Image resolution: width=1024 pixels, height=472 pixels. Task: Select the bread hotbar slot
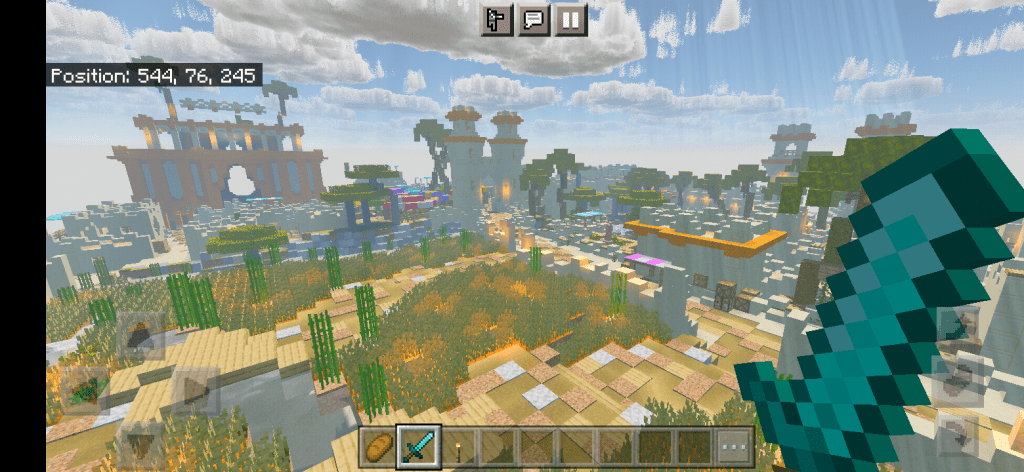[378, 445]
